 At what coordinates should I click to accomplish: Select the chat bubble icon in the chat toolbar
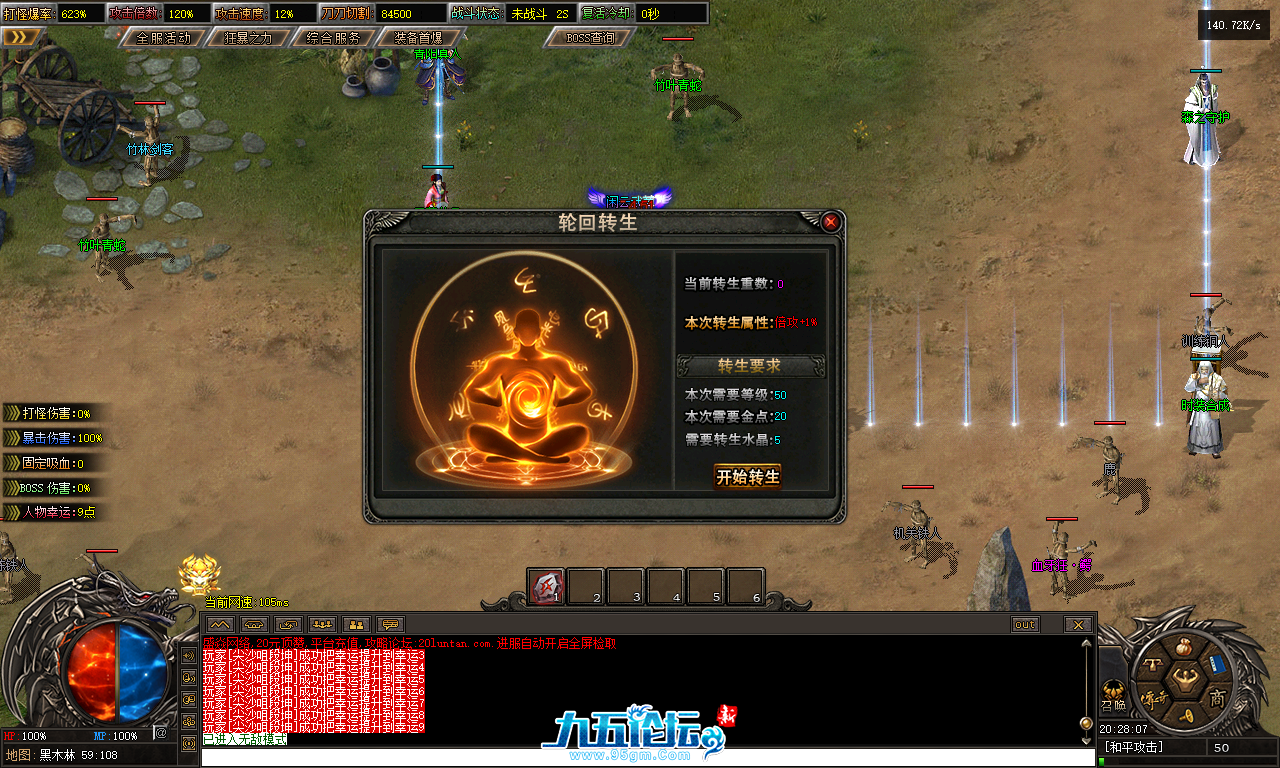(392, 624)
